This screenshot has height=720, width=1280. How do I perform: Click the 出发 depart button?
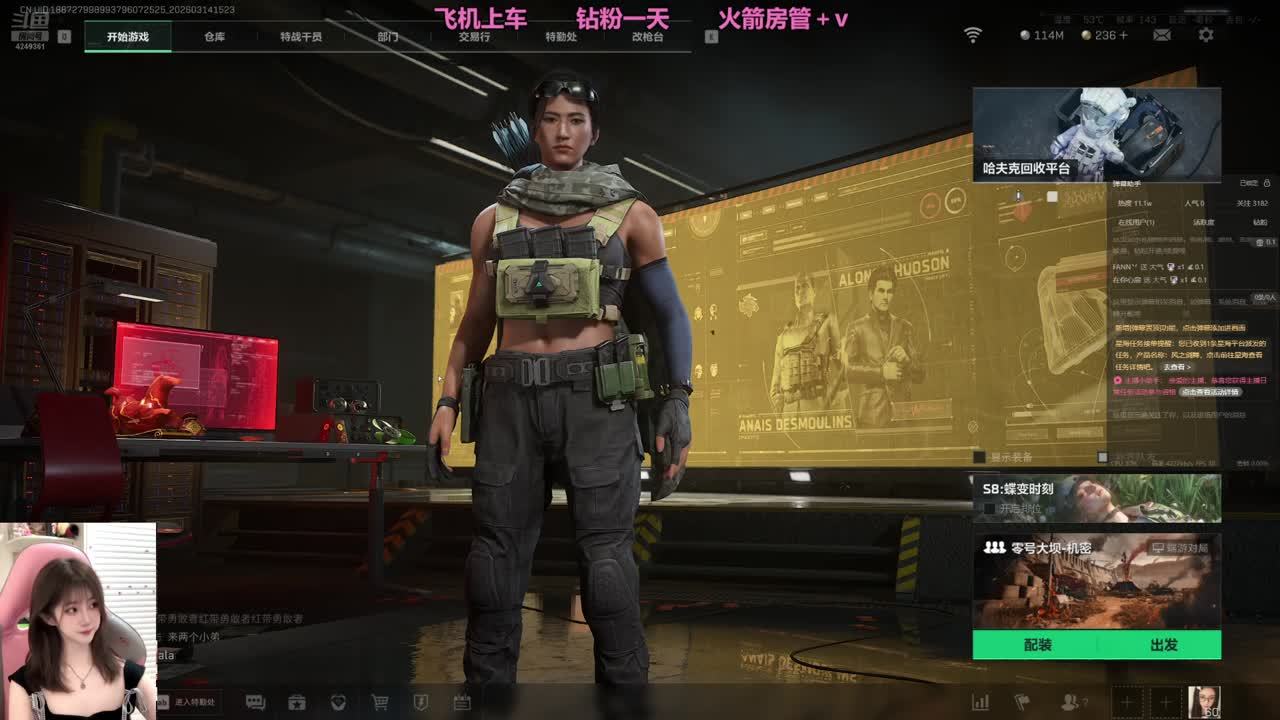pyautogui.click(x=1163, y=645)
